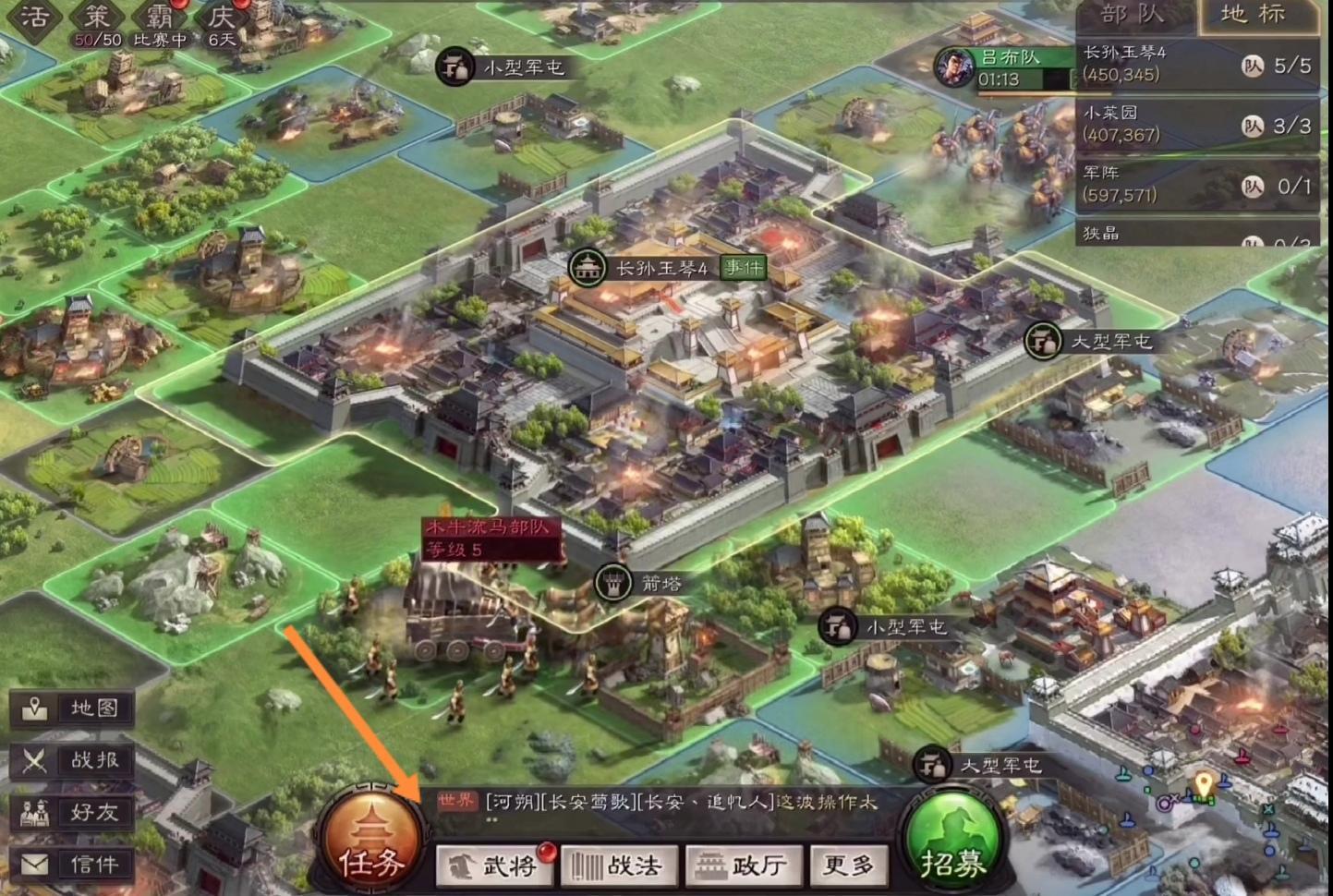The width and height of the screenshot is (1333, 896).
Task: Open the 战法 tactics panel
Action: pos(617,866)
